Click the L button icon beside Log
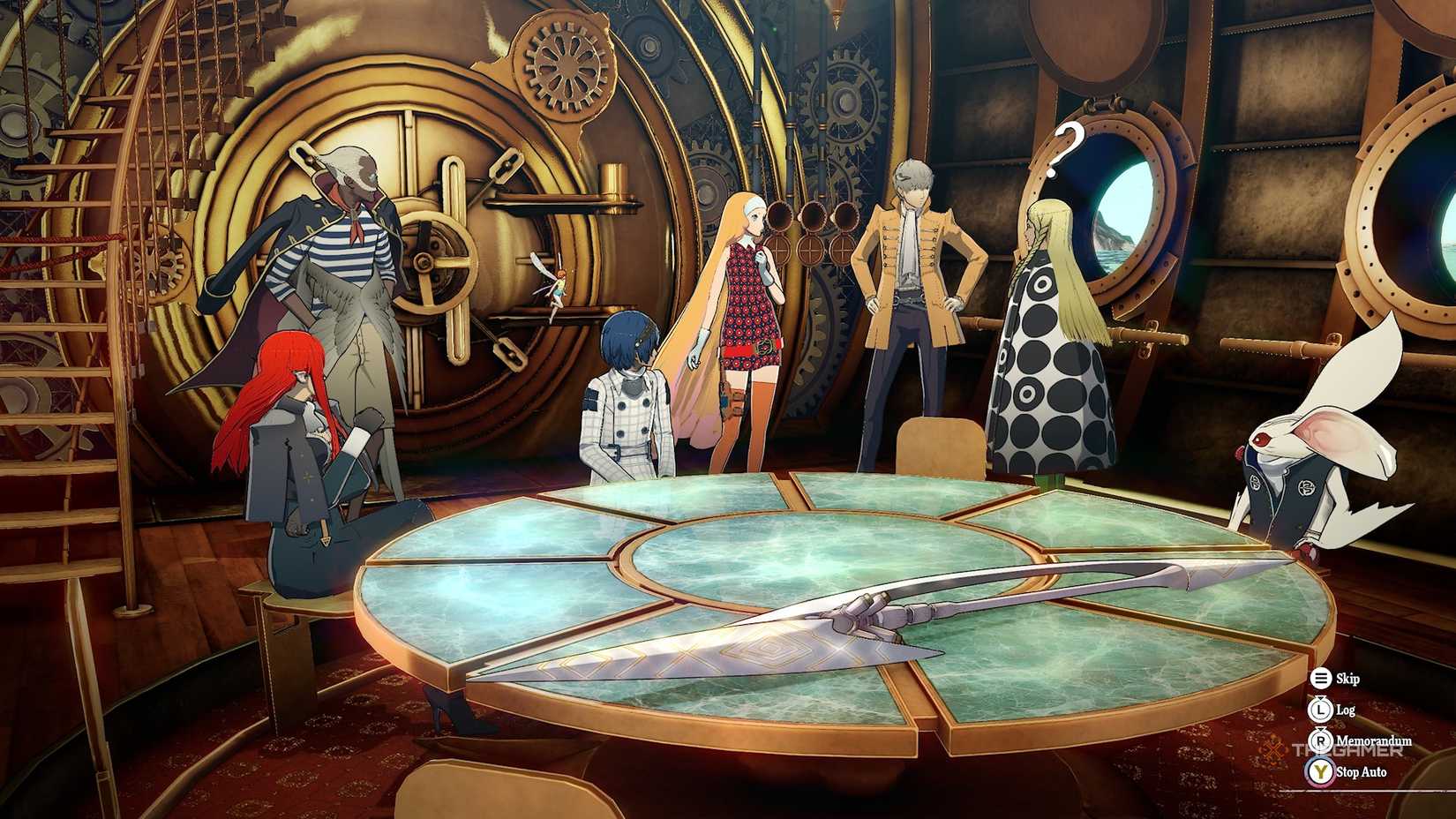The height and width of the screenshot is (819, 1456). click(1321, 709)
